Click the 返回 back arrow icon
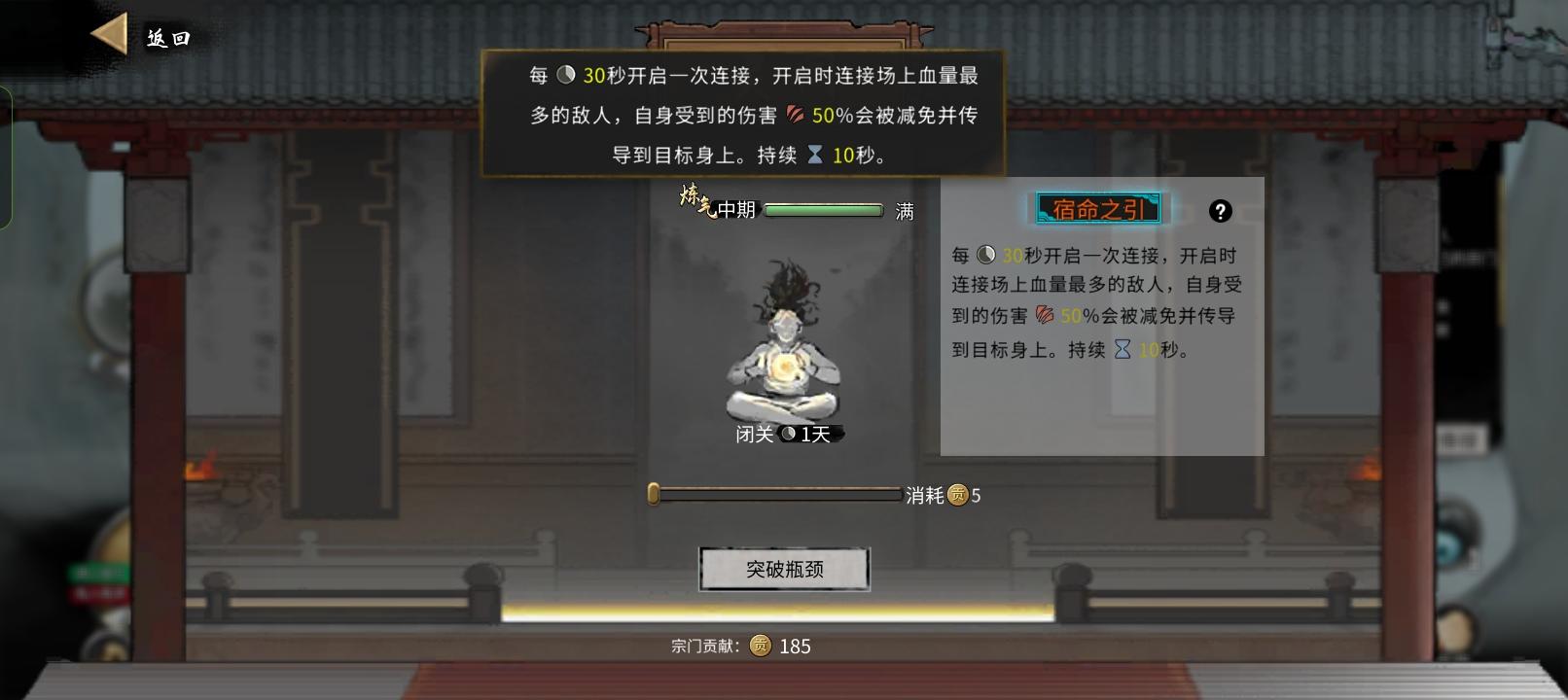 pyautogui.click(x=108, y=36)
